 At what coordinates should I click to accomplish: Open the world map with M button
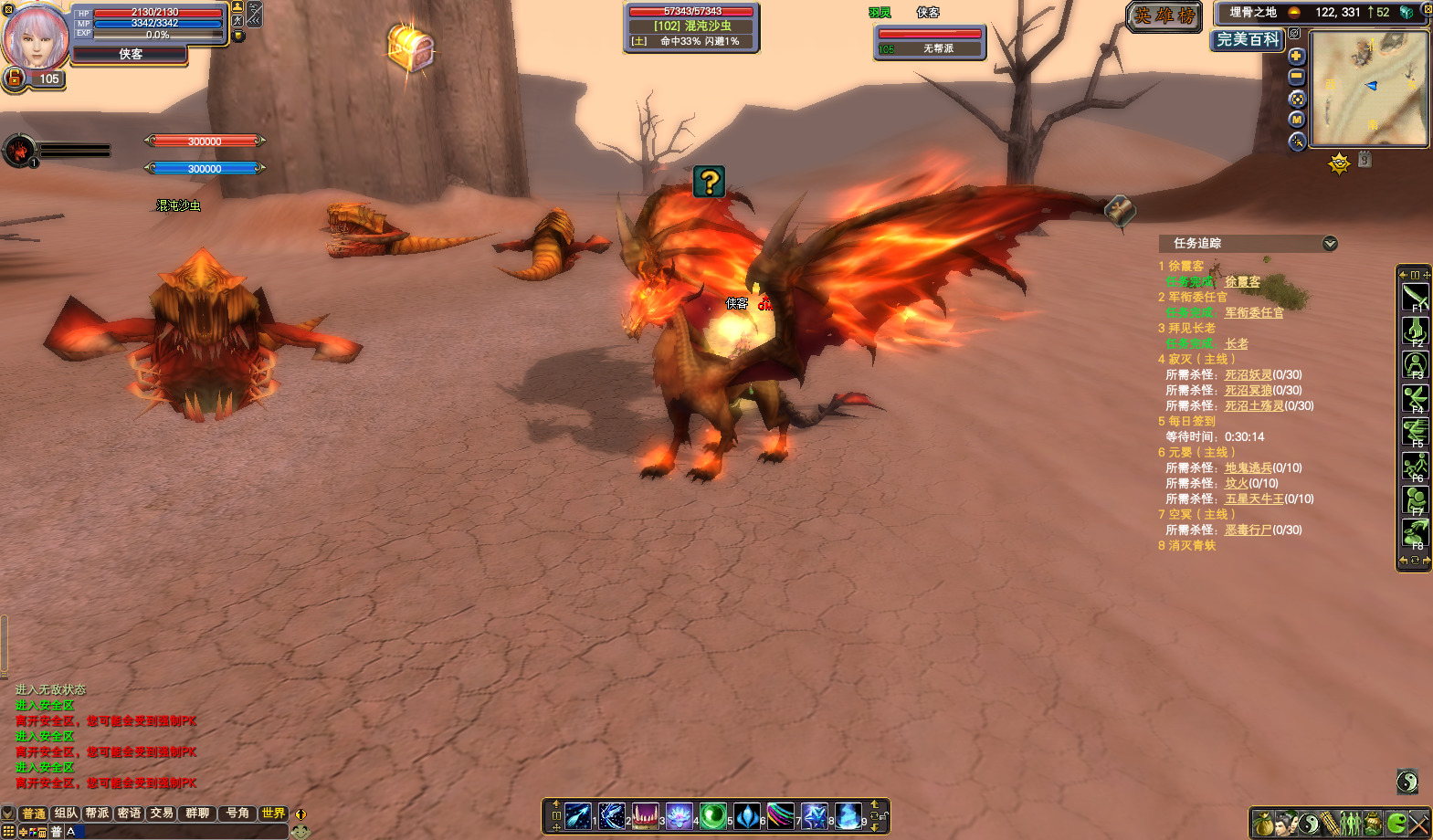[1297, 120]
